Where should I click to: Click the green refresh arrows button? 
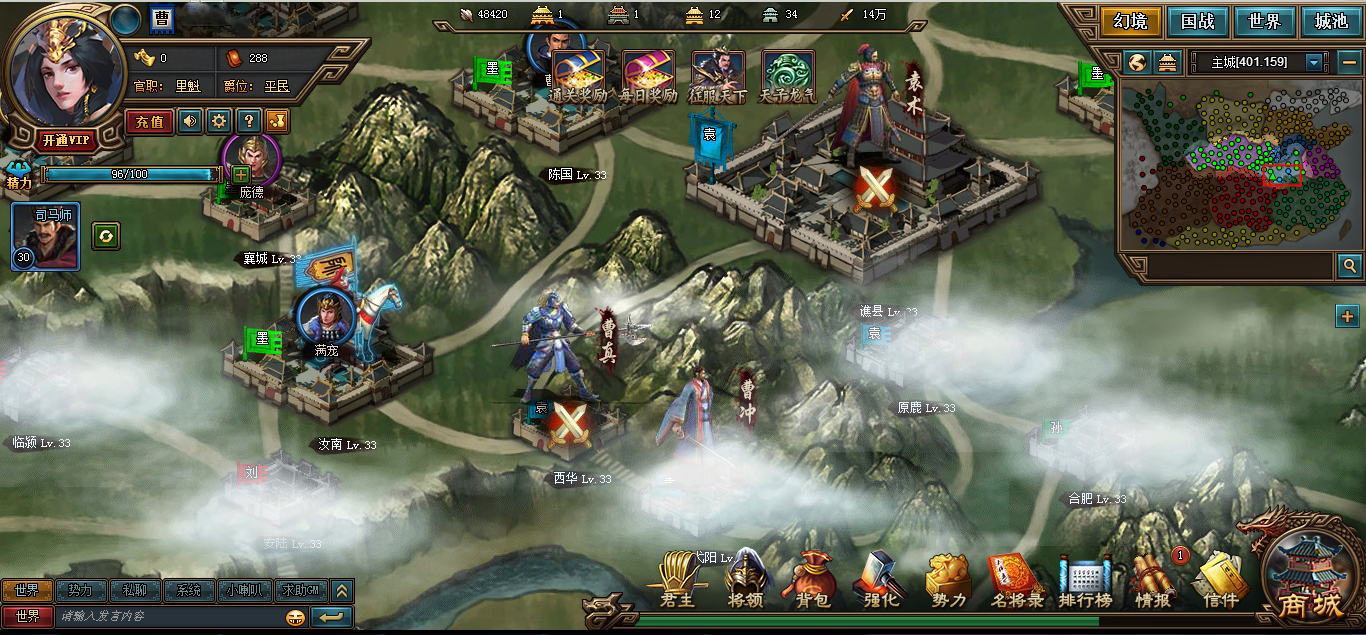106,236
